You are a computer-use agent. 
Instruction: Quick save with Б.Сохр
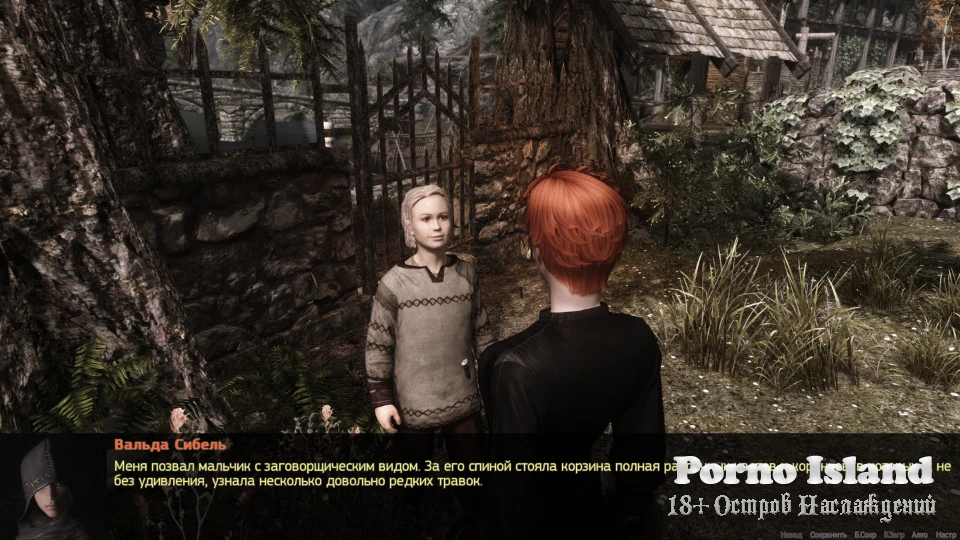(865, 535)
